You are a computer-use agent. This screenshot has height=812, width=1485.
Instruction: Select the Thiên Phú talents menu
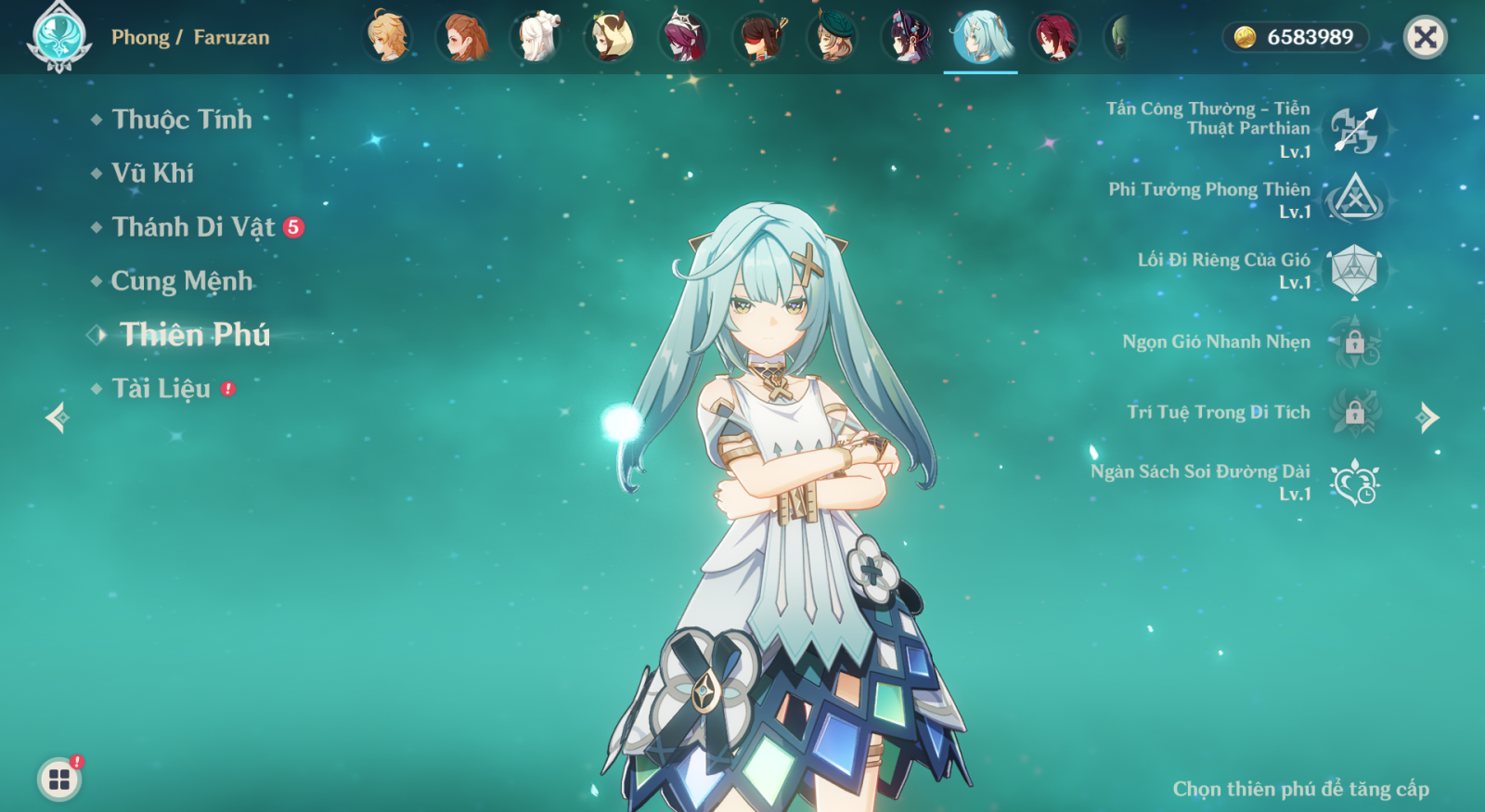pyautogui.click(x=194, y=335)
